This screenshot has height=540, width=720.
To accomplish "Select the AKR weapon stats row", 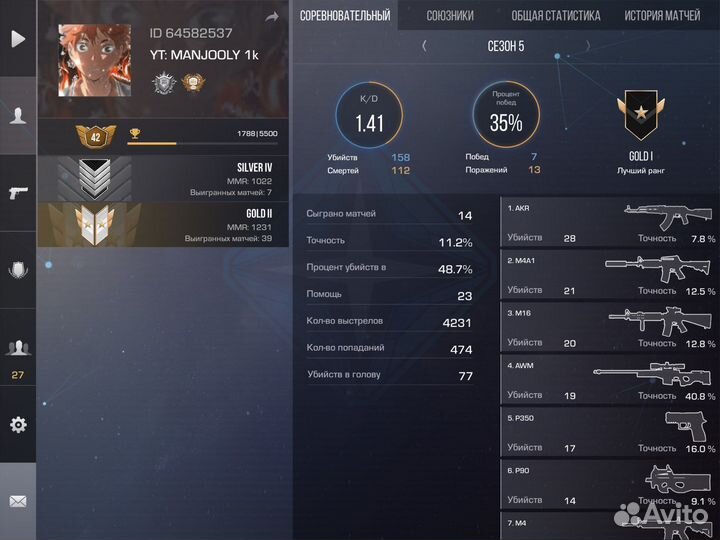I will point(610,222).
